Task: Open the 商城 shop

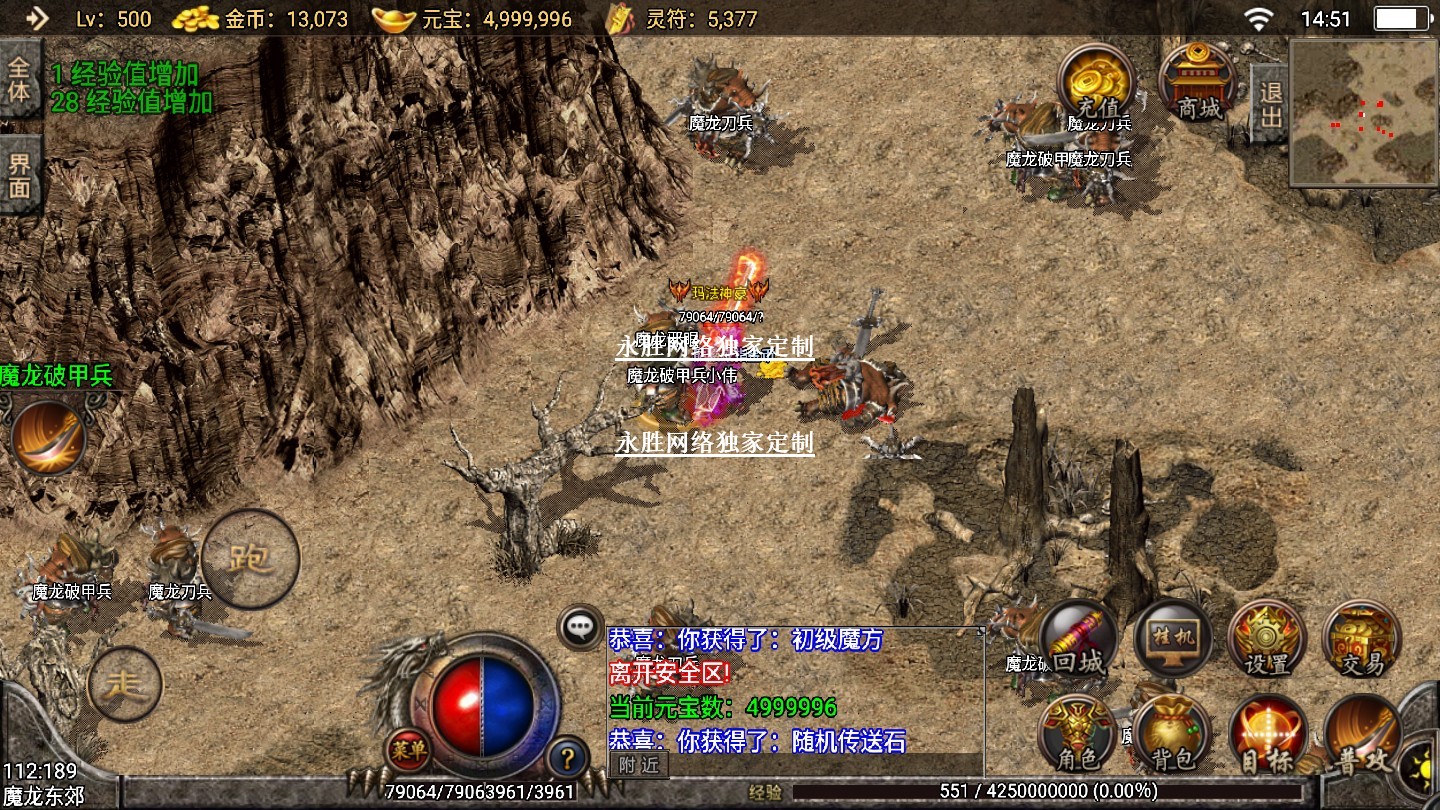Action: (1198, 82)
